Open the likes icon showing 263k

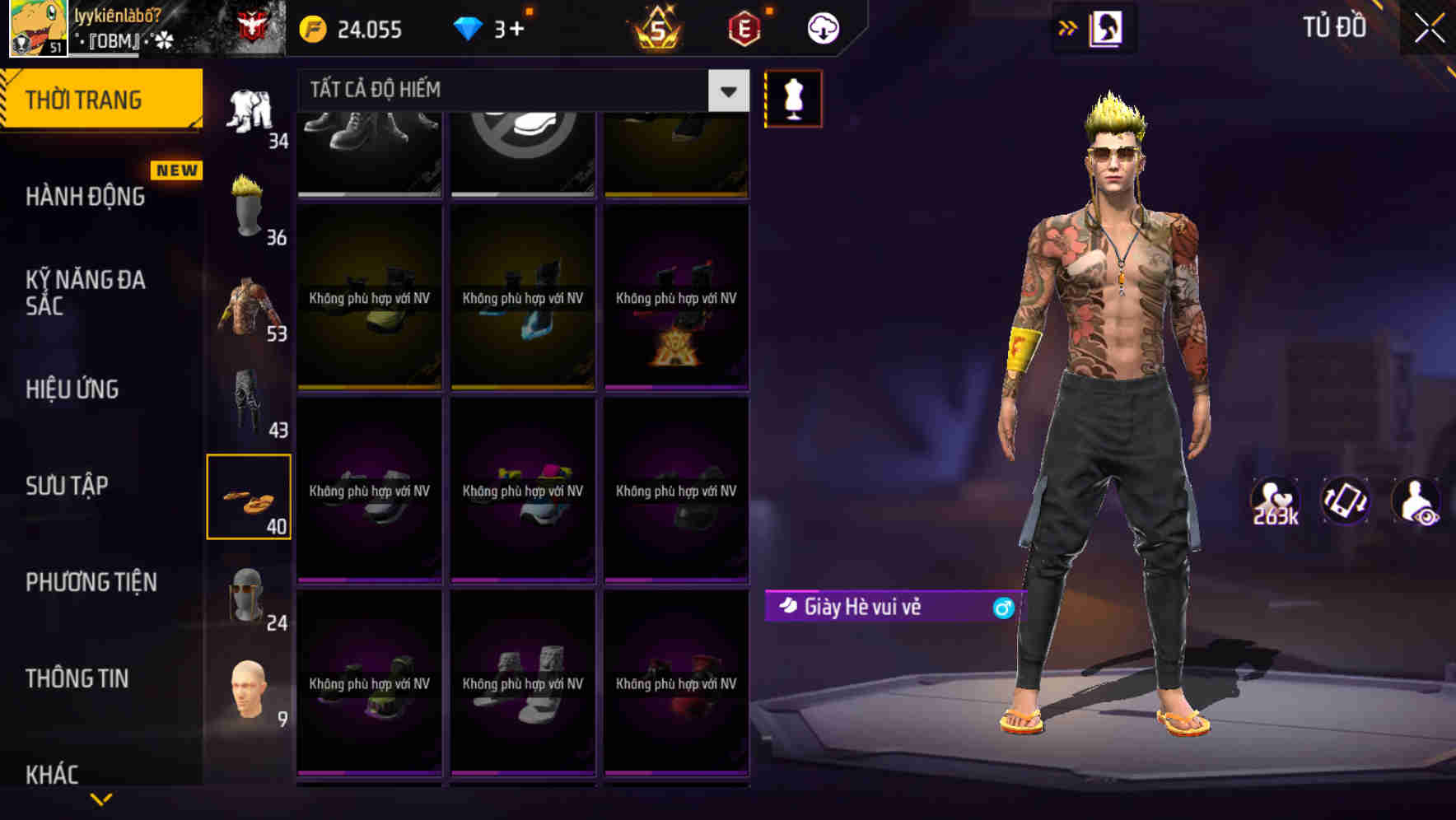click(x=1277, y=499)
